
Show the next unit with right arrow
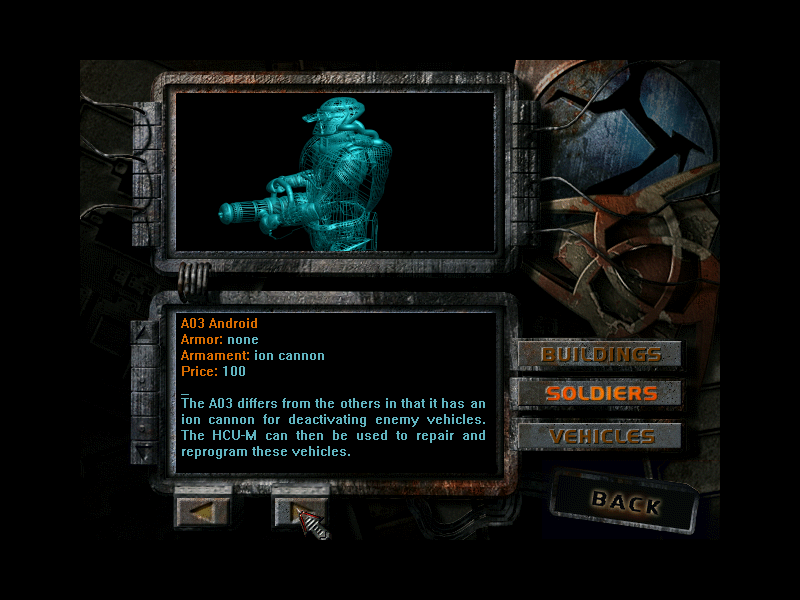pos(300,511)
